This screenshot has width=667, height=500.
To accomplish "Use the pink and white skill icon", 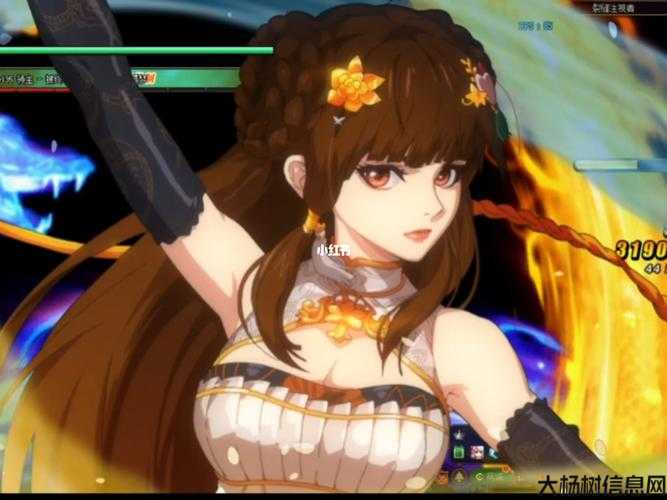I will tap(477, 453).
